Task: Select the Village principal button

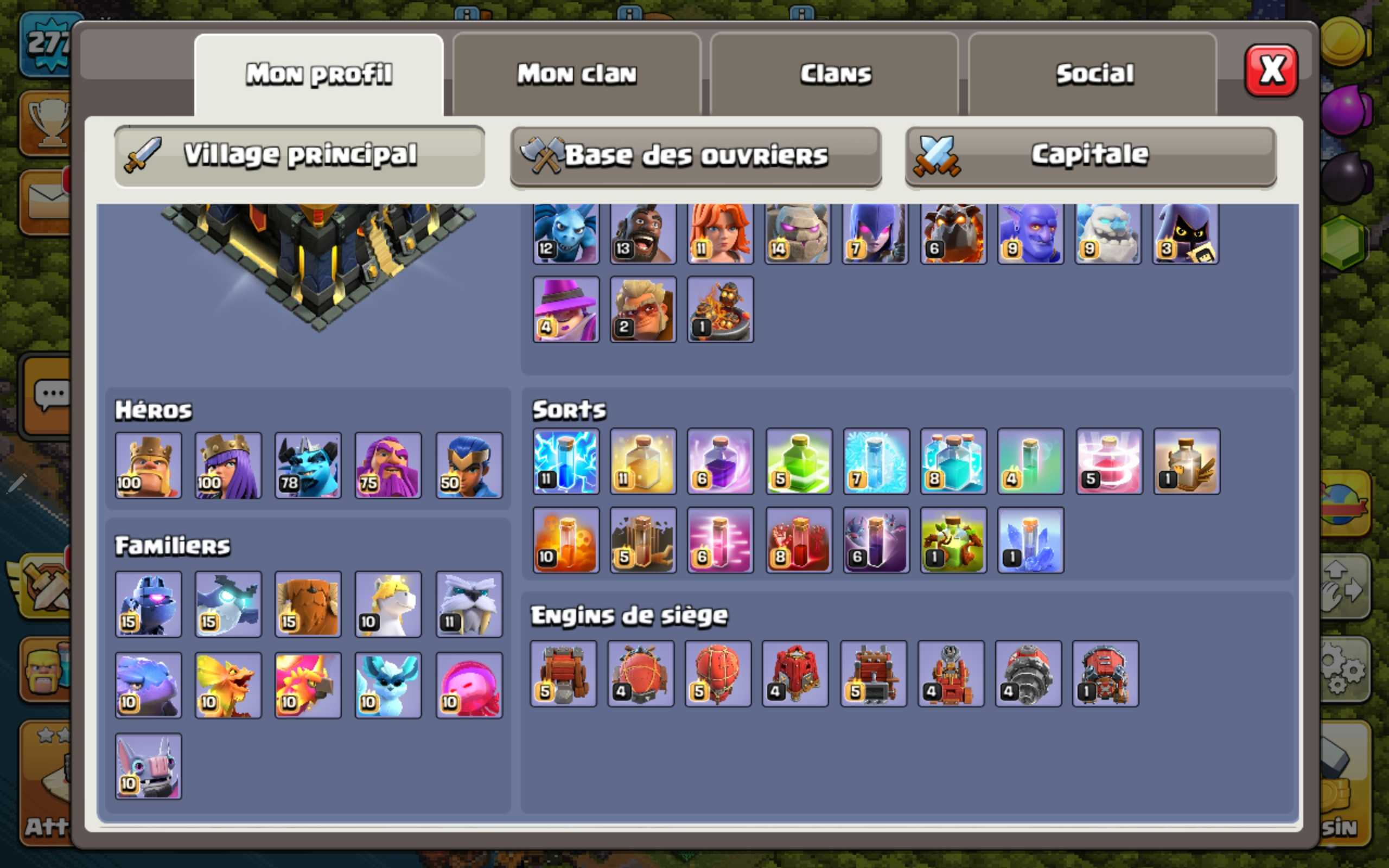Action: (x=298, y=154)
